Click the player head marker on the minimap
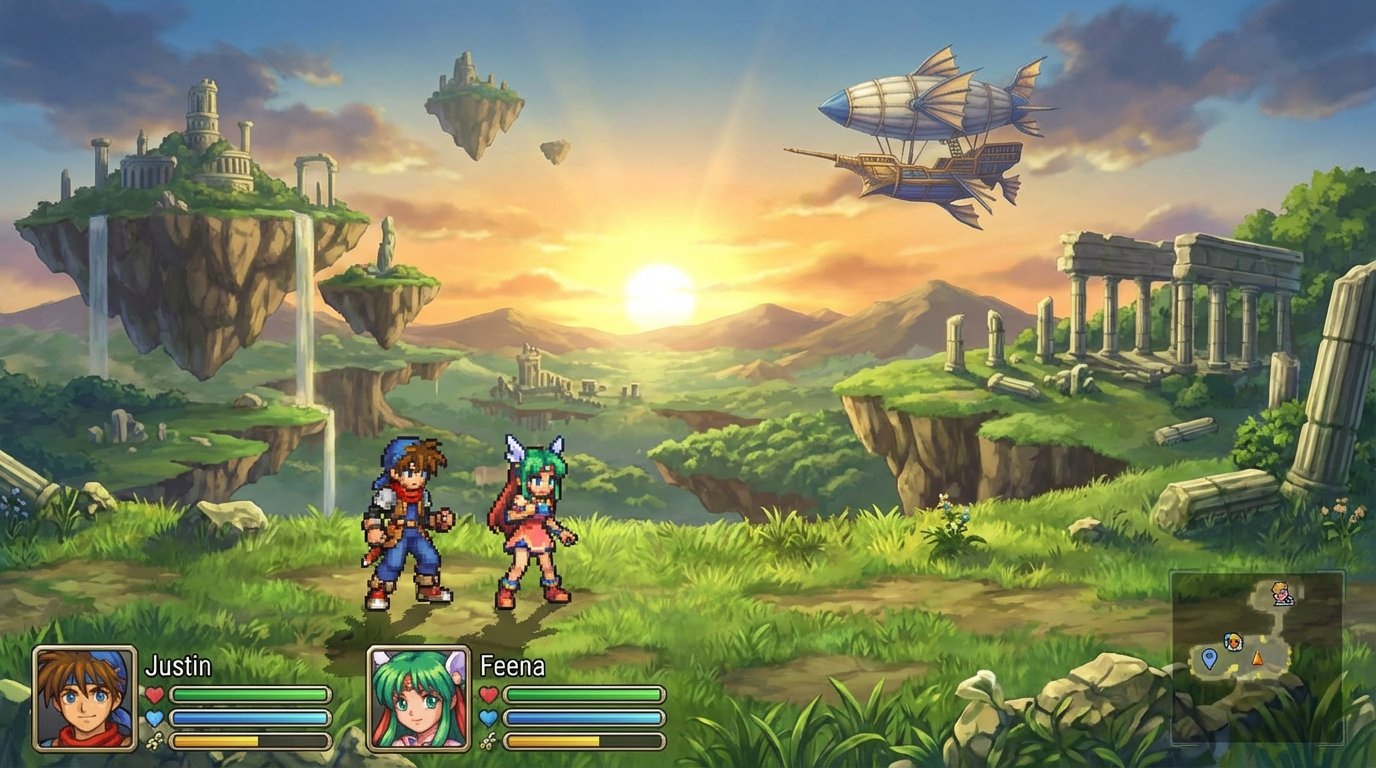The image size is (1376, 768). coord(1234,642)
